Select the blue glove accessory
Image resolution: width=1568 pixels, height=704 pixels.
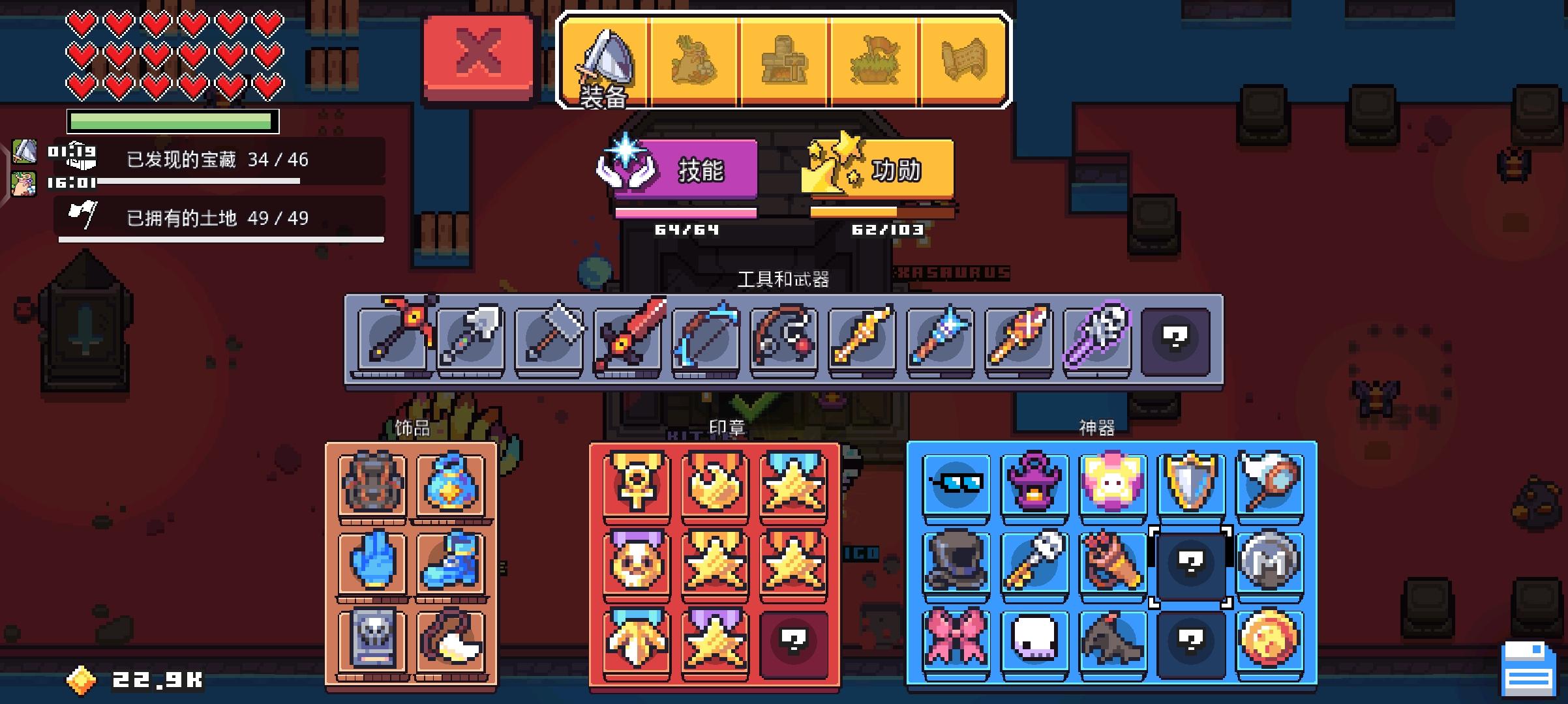372,563
